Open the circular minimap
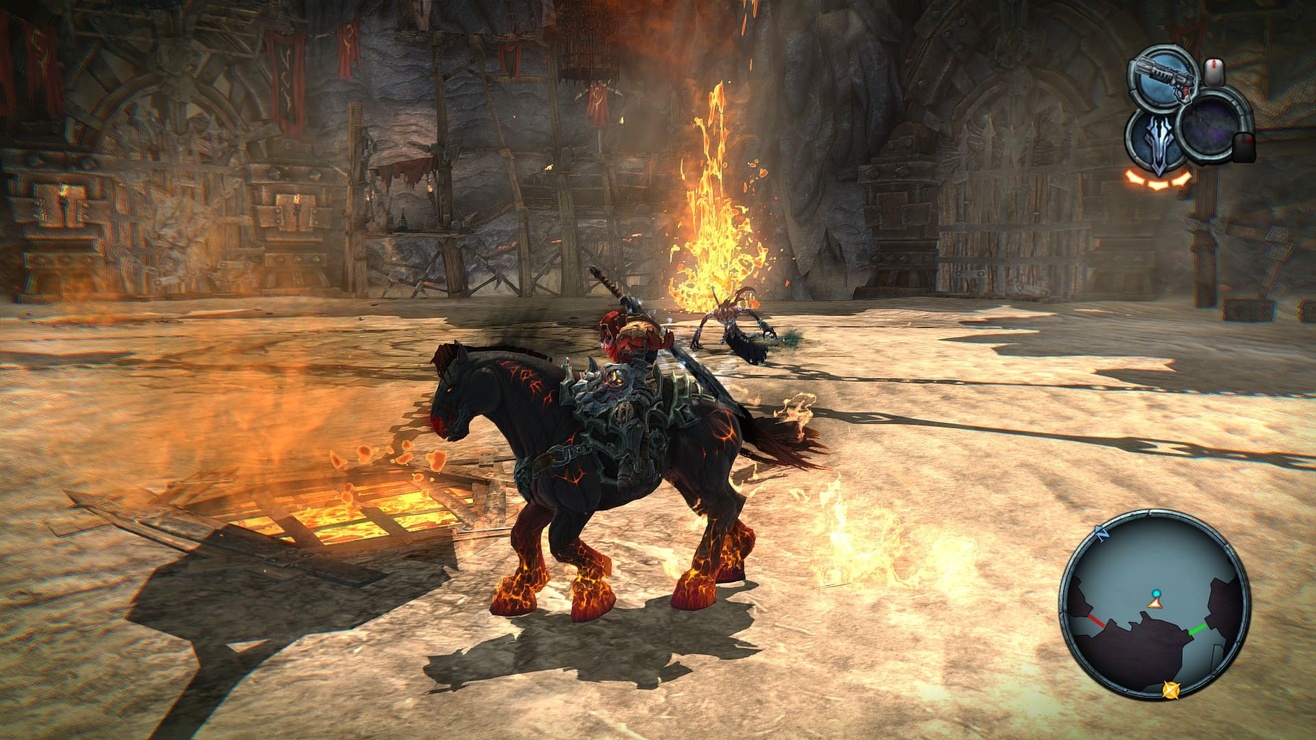The width and height of the screenshot is (1316, 740). pos(1154,605)
